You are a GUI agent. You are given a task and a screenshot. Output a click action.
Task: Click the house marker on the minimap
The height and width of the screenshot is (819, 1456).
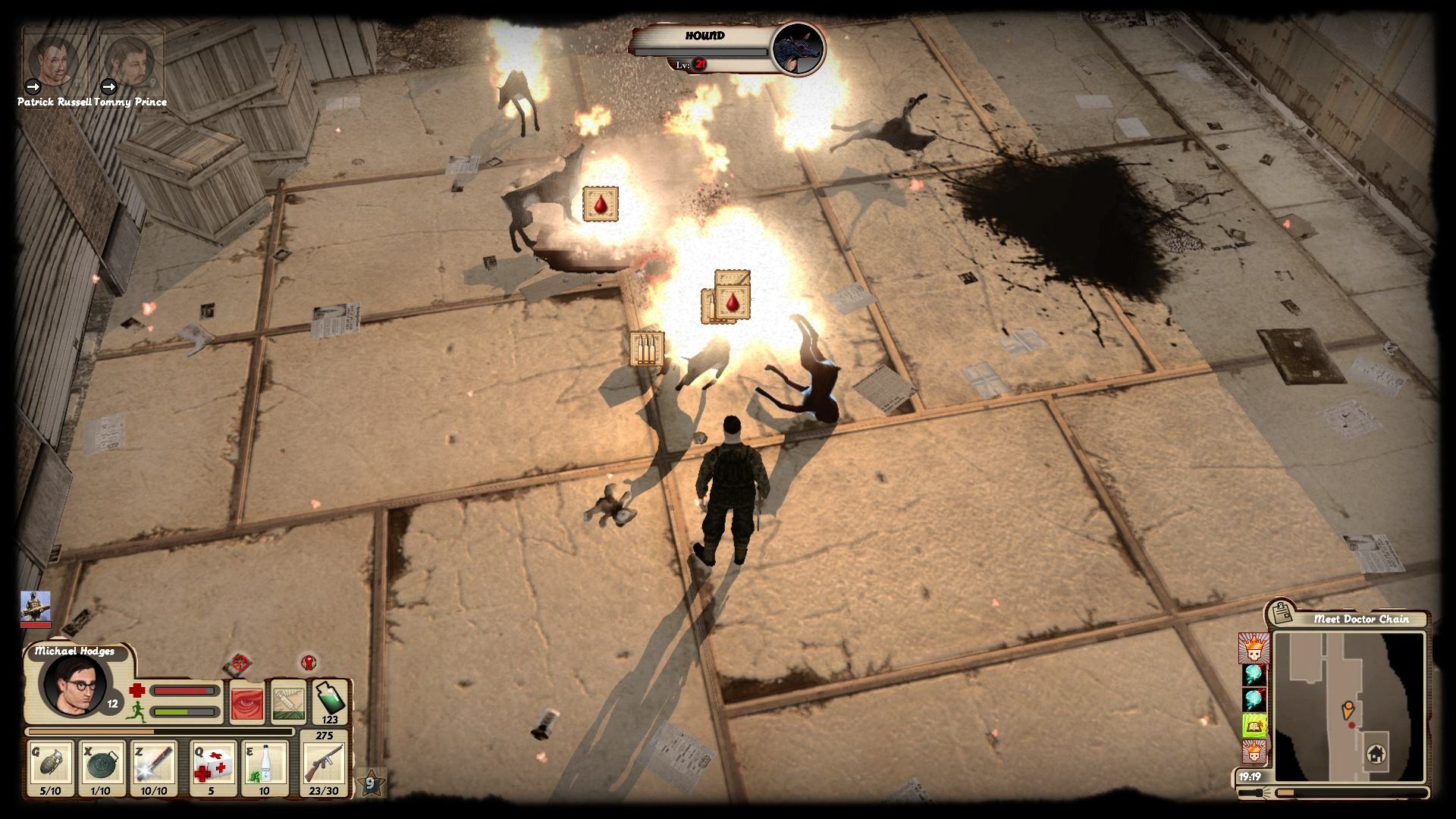pyautogui.click(x=1376, y=755)
